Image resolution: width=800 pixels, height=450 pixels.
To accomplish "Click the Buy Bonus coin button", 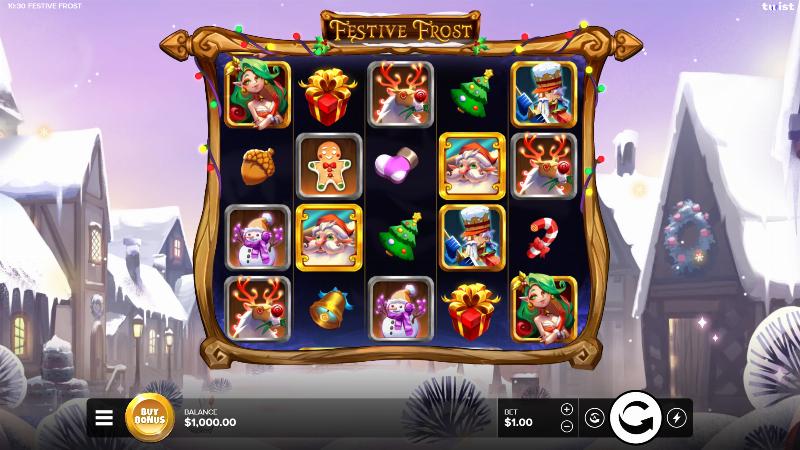I will tap(149, 418).
